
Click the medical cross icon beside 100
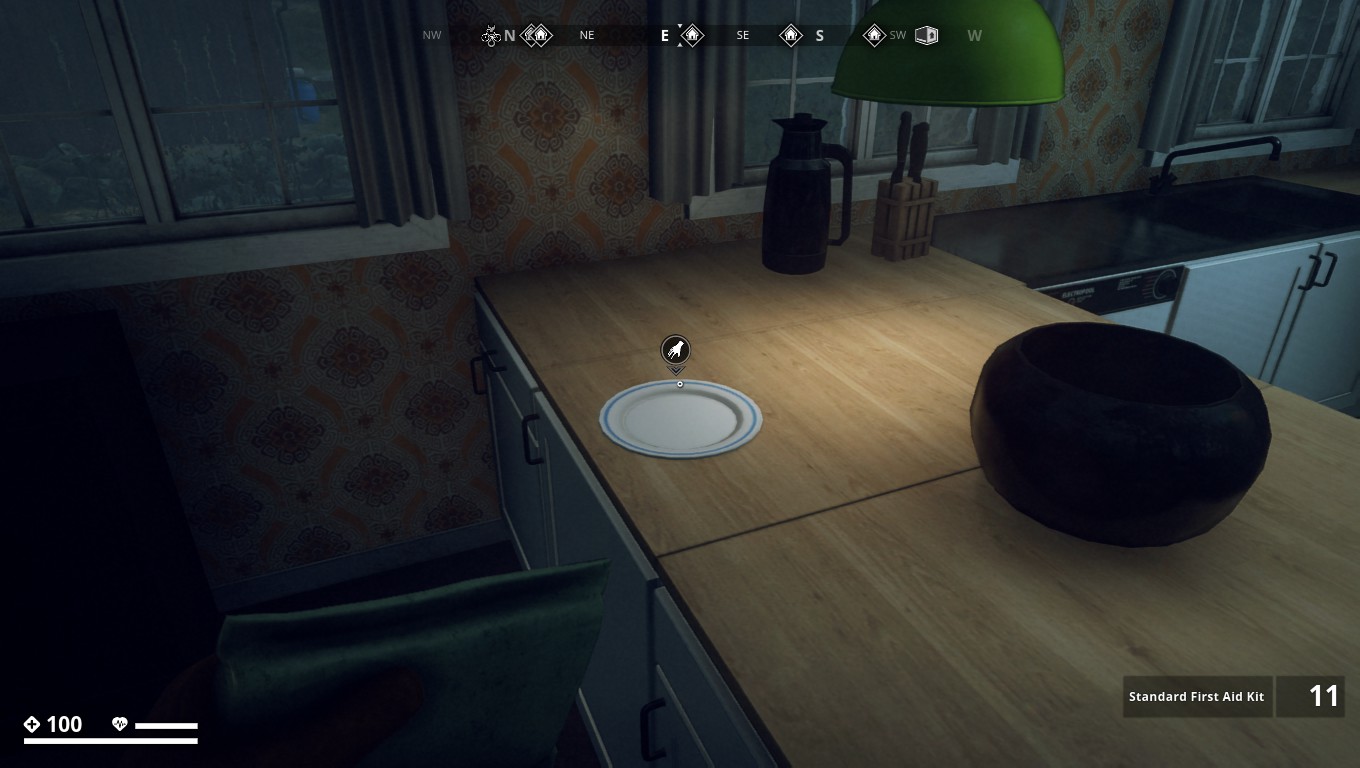coord(34,723)
